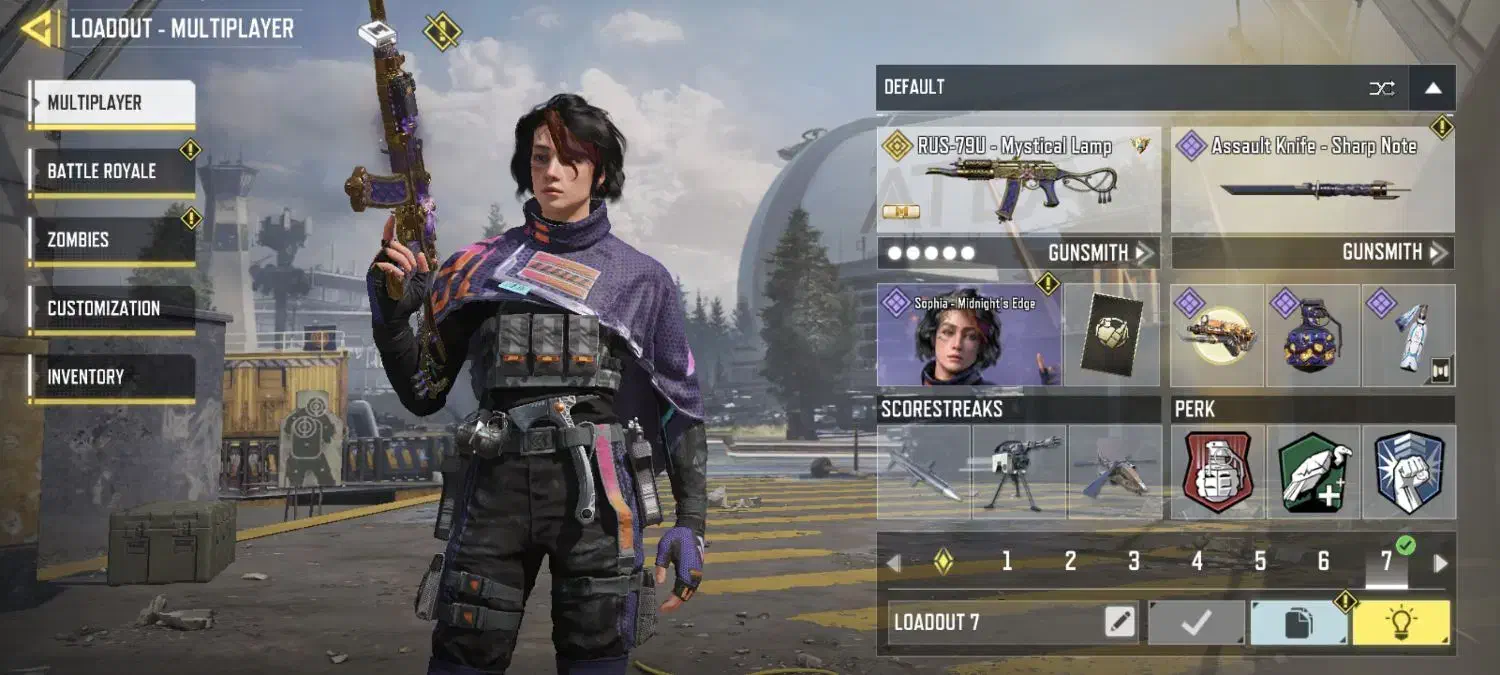1500x675 pixels.
Task: Show next loadouts with the right arrow
Action: [x=1440, y=563]
